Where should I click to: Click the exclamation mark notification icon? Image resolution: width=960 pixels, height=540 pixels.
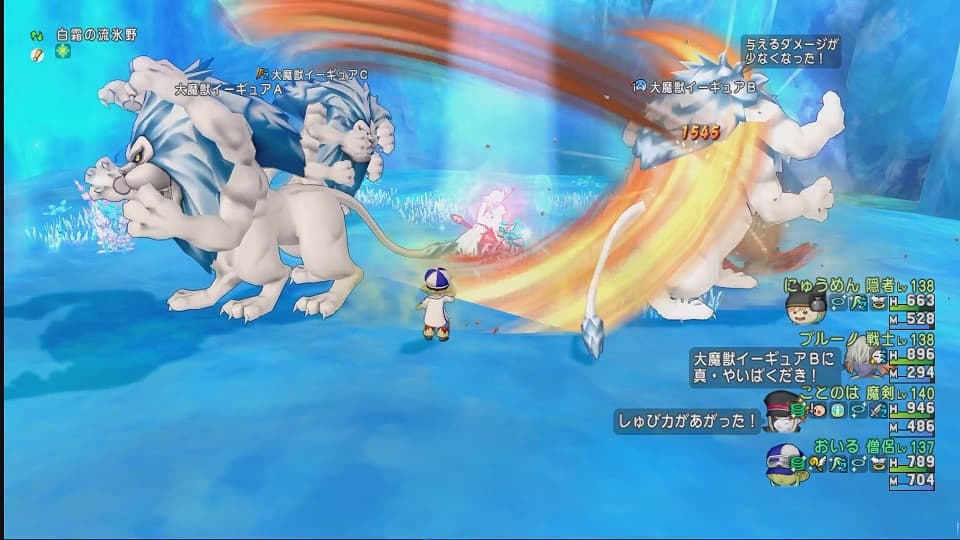[x=36, y=54]
